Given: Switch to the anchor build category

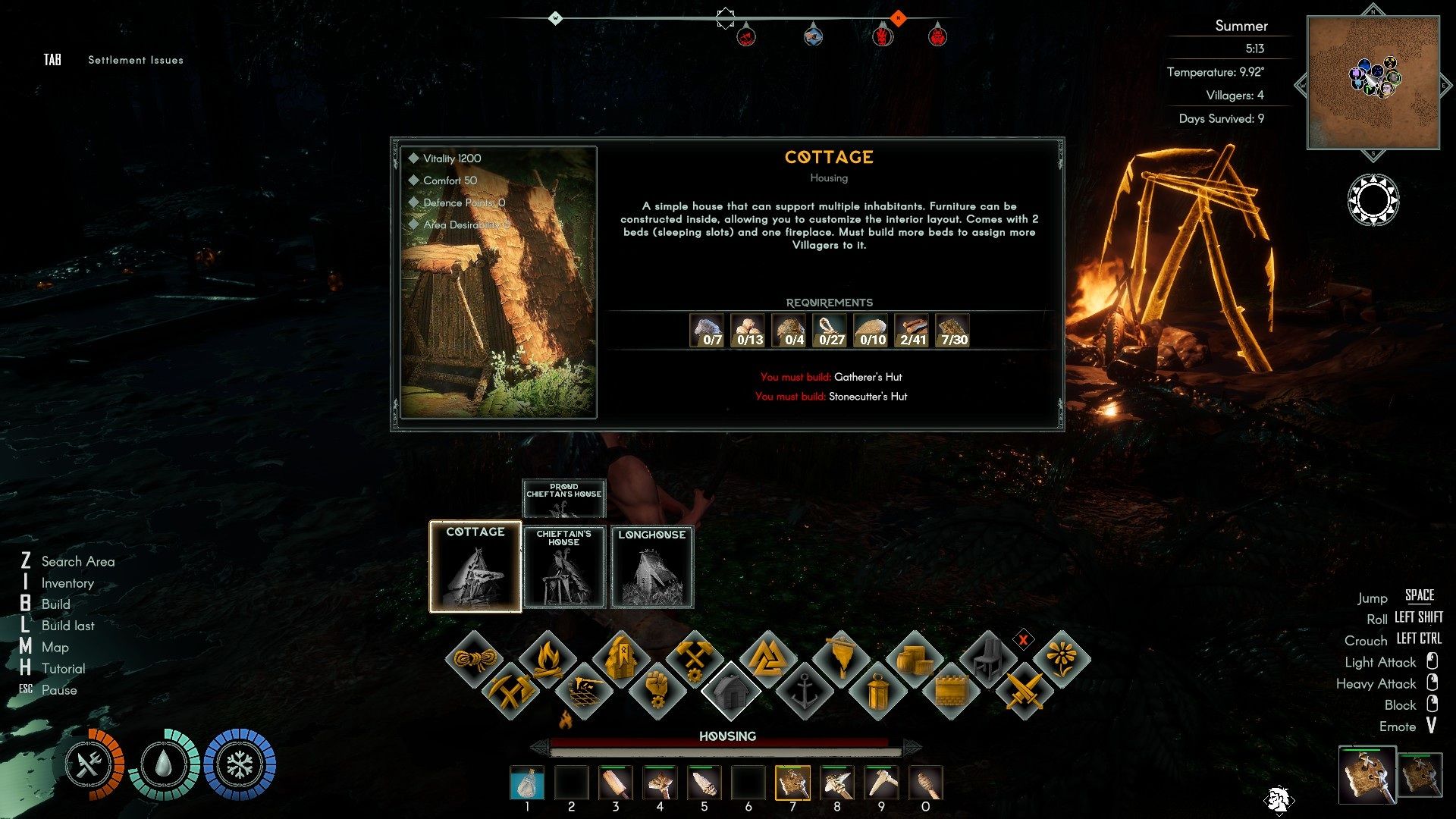Looking at the screenshot, I should coord(804,691).
